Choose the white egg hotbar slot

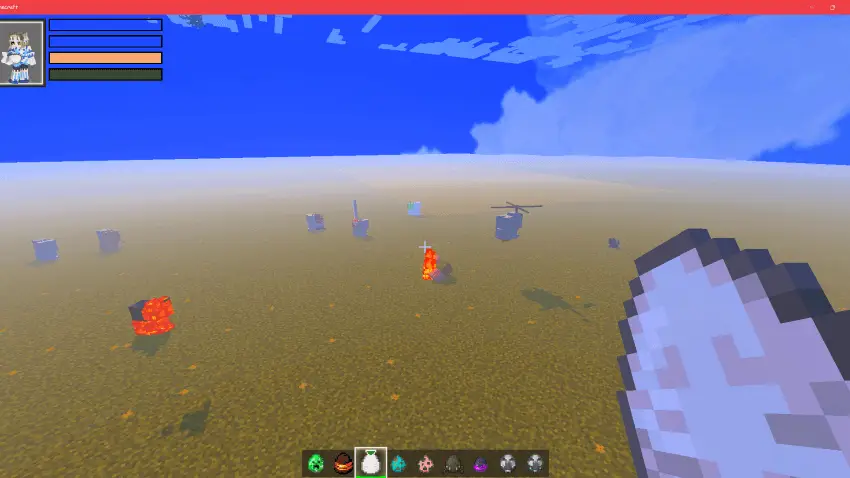coord(371,463)
